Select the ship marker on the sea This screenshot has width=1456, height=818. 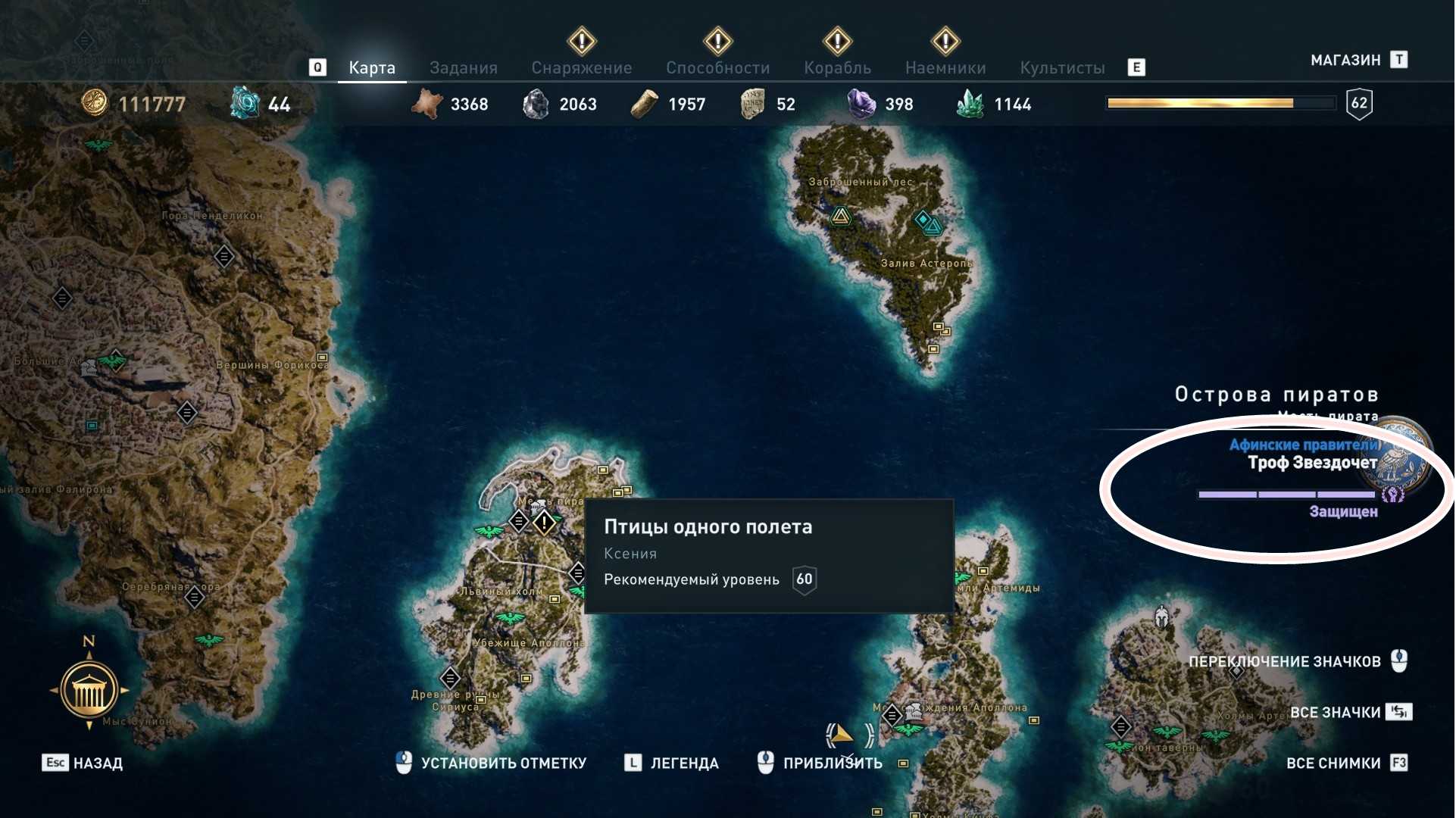841,734
